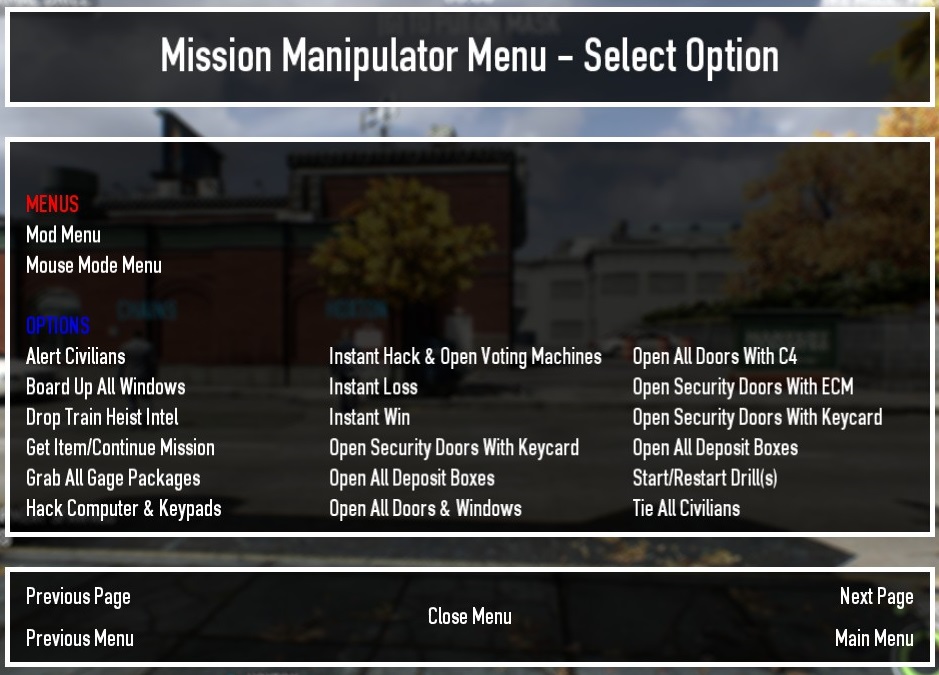
Task: Go to the Previous Page
Action: [x=78, y=597]
